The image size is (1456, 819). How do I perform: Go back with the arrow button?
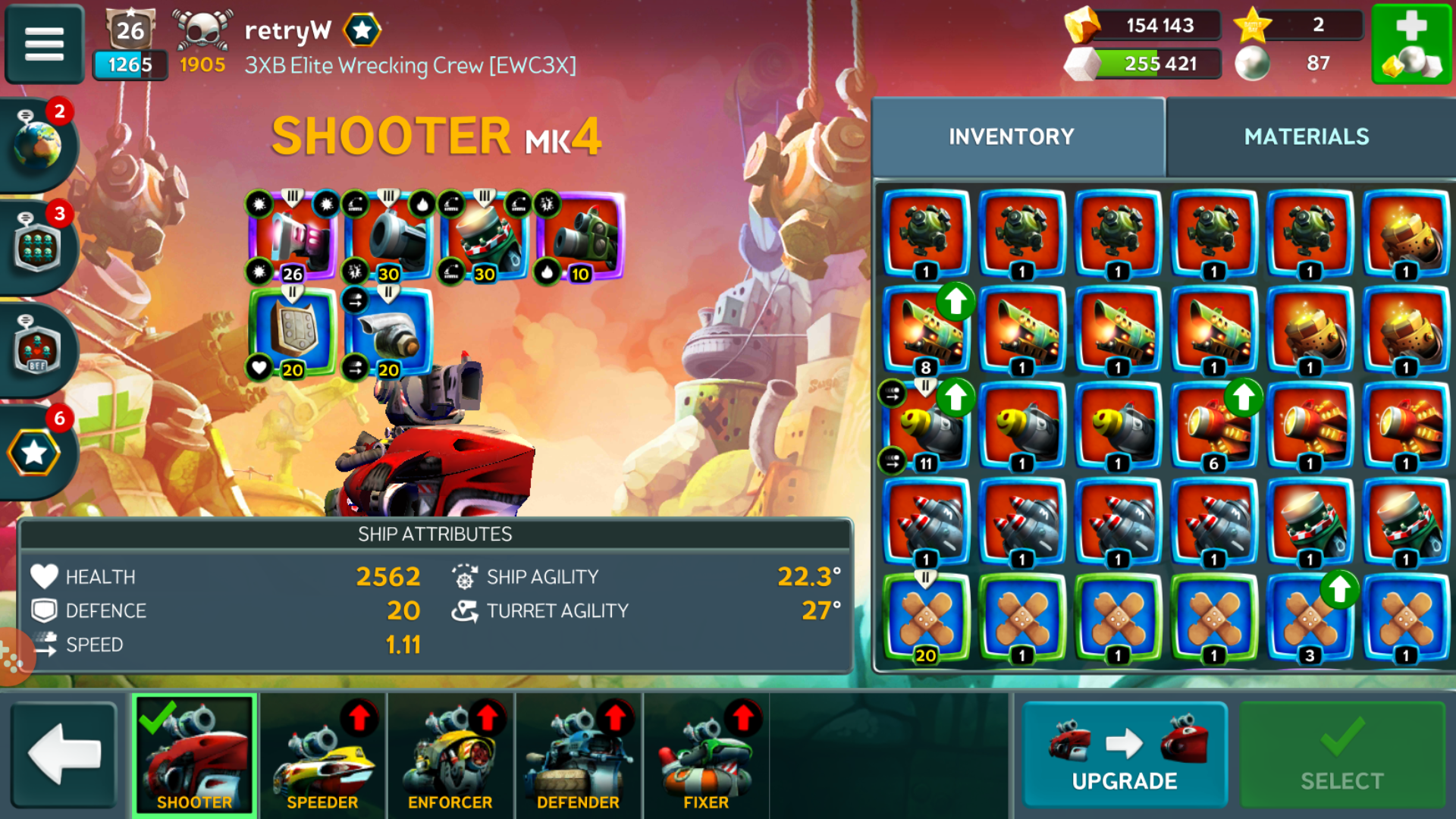click(64, 755)
